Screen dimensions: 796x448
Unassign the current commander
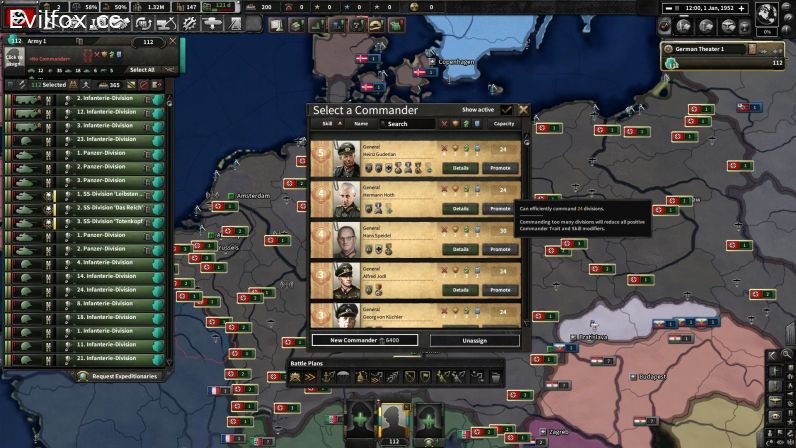pyautogui.click(x=475, y=340)
